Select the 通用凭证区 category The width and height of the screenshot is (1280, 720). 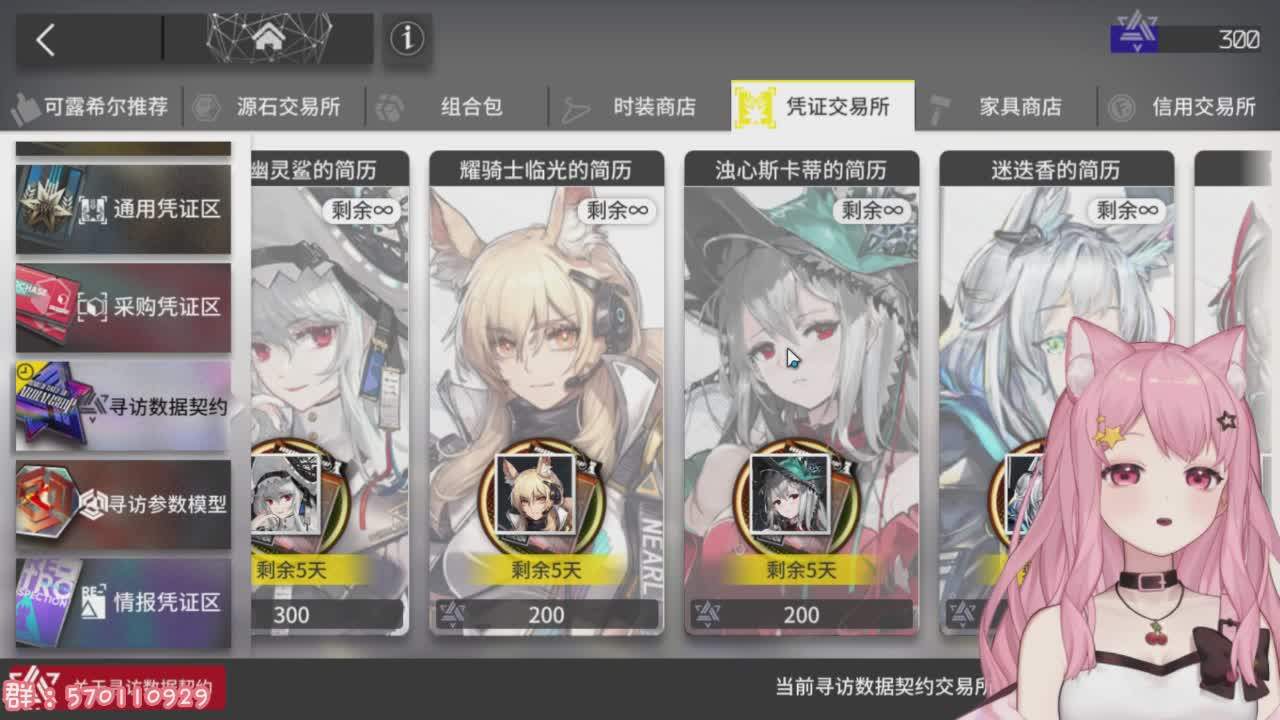tap(122, 208)
